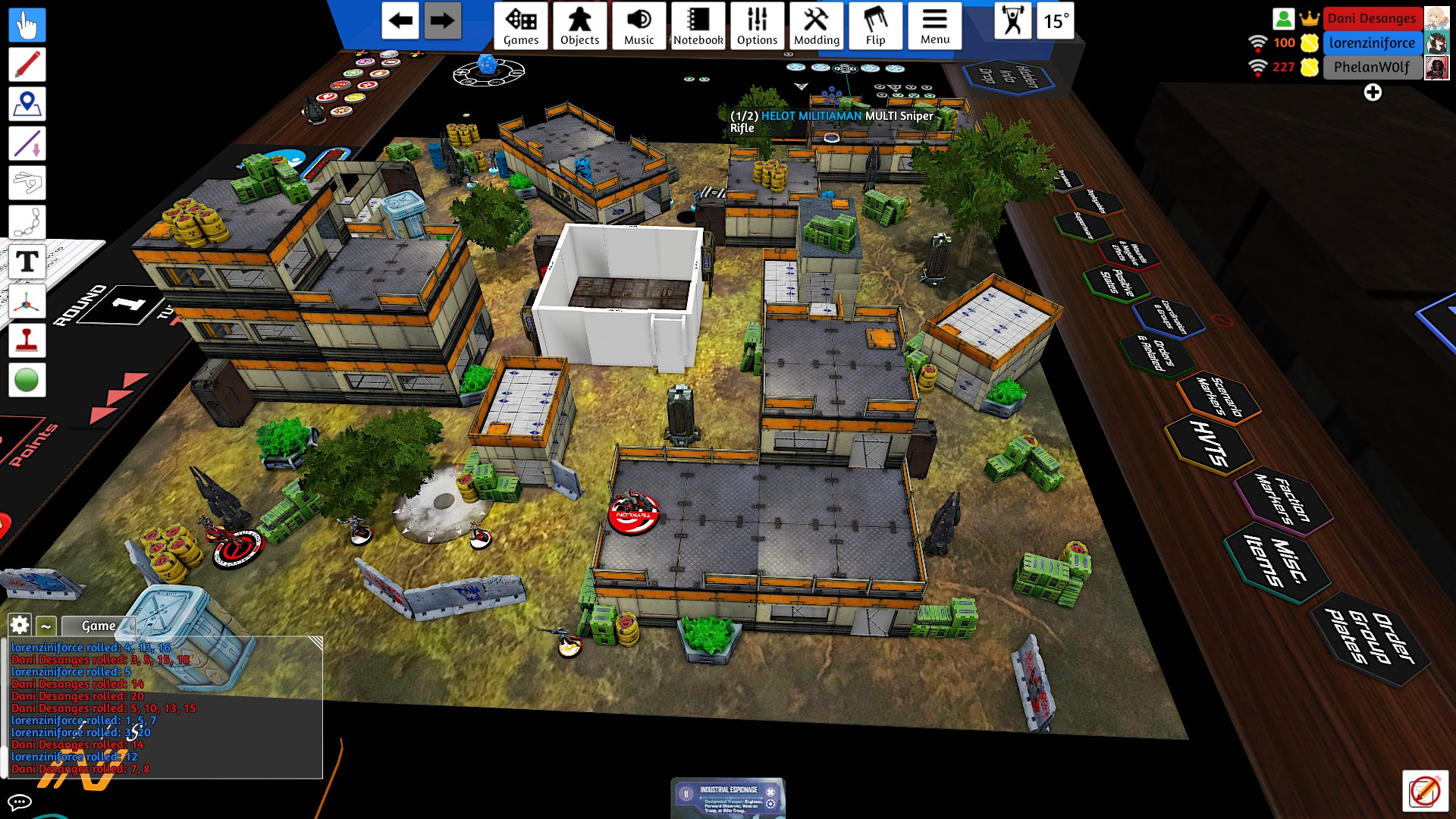Open the Music panel
Viewport: 1456px width, 819px height.
[x=639, y=27]
